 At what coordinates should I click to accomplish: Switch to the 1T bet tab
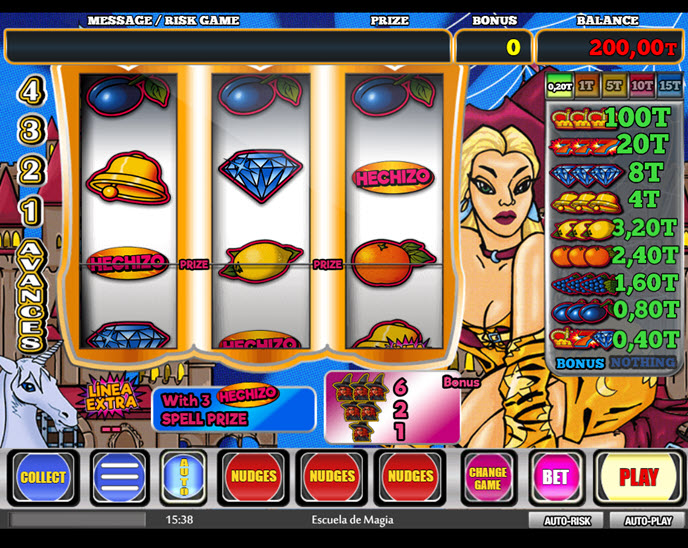coord(586,87)
